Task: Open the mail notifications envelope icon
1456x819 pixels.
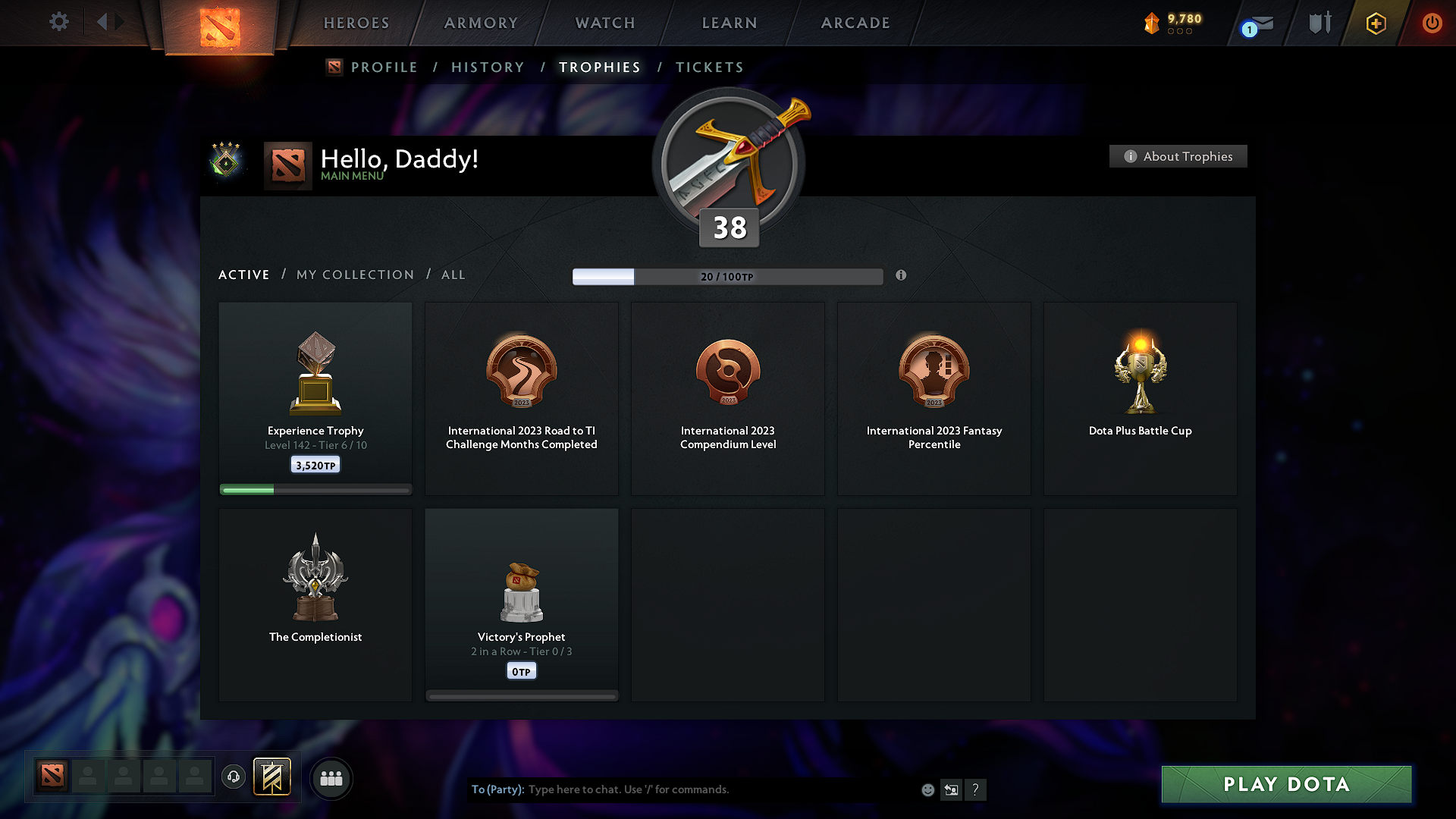Action: (1259, 23)
